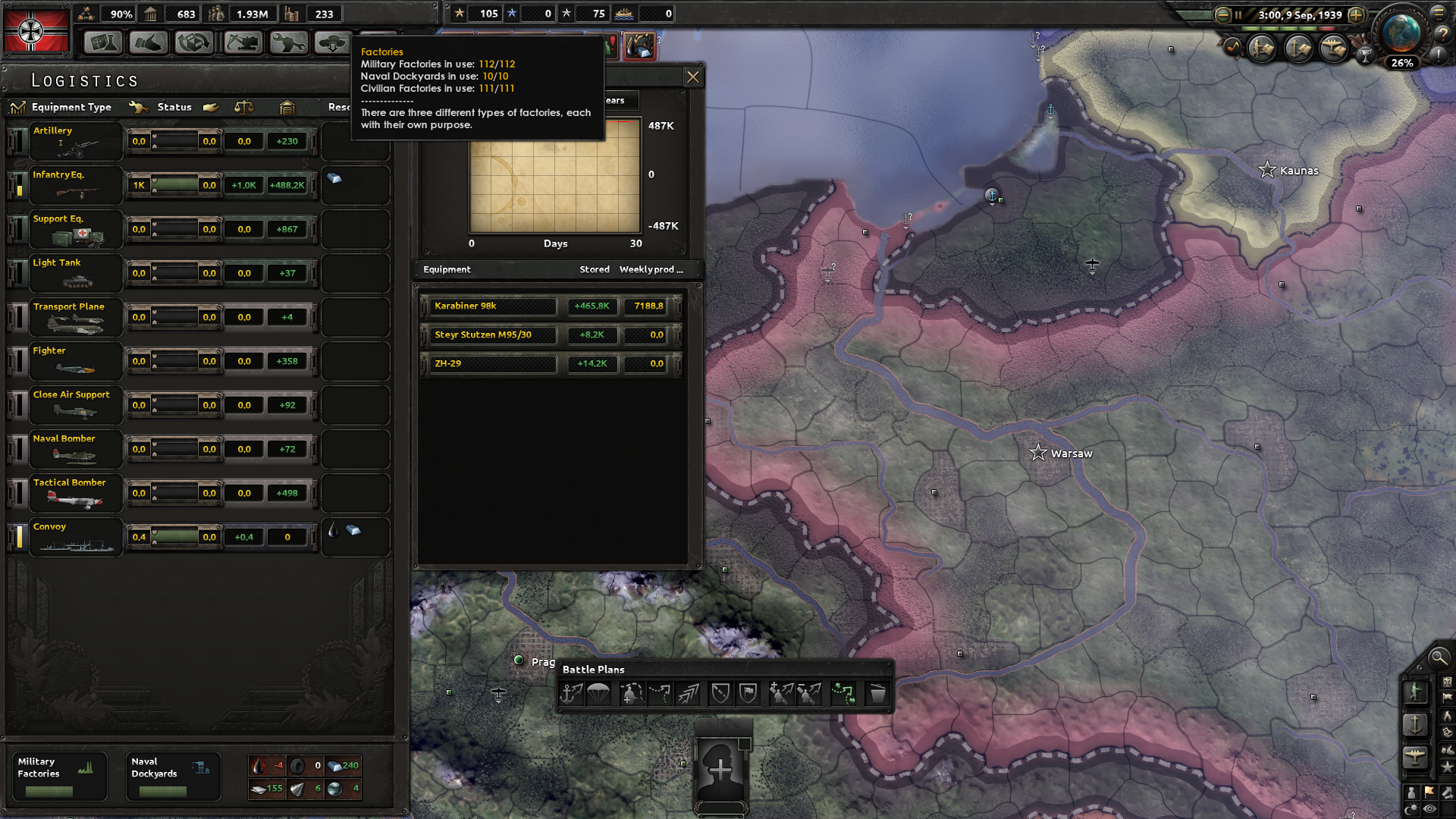Open the research screen (flask icon)
This screenshot has height=819, width=1456.
tap(103, 43)
